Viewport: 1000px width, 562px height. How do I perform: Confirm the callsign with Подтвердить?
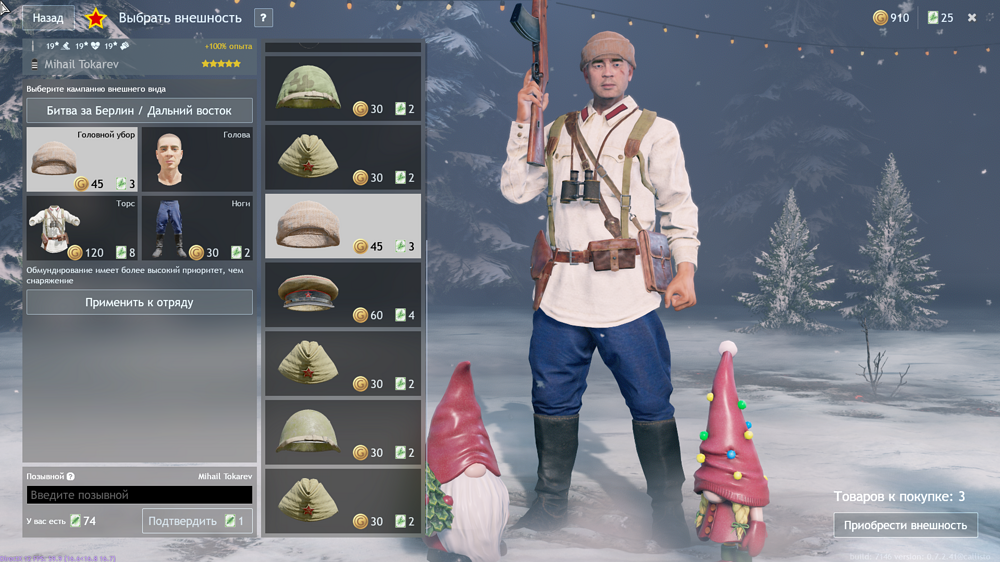click(x=197, y=521)
